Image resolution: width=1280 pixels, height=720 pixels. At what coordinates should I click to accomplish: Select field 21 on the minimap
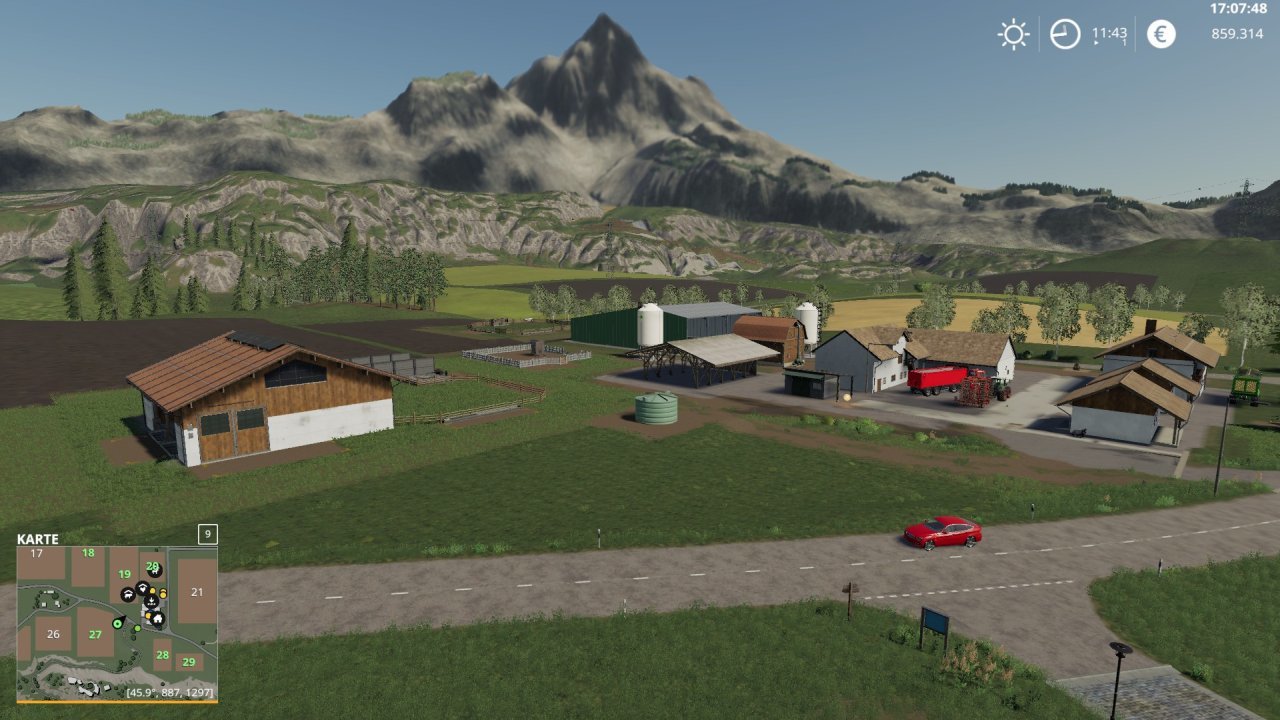(197, 592)
